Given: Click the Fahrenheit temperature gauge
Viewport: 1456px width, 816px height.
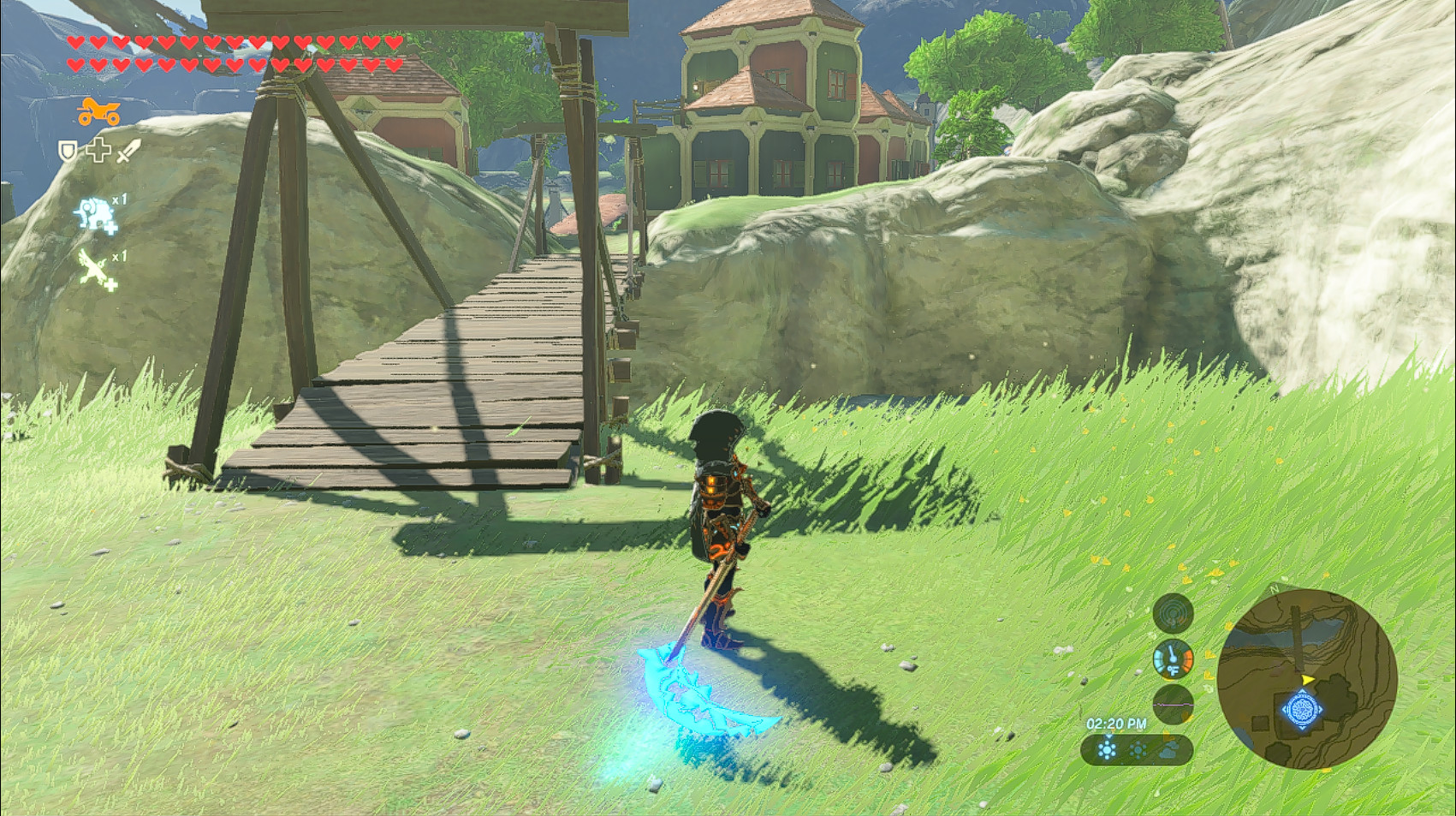Looking at the screenshot, I should coord(1174,659).
